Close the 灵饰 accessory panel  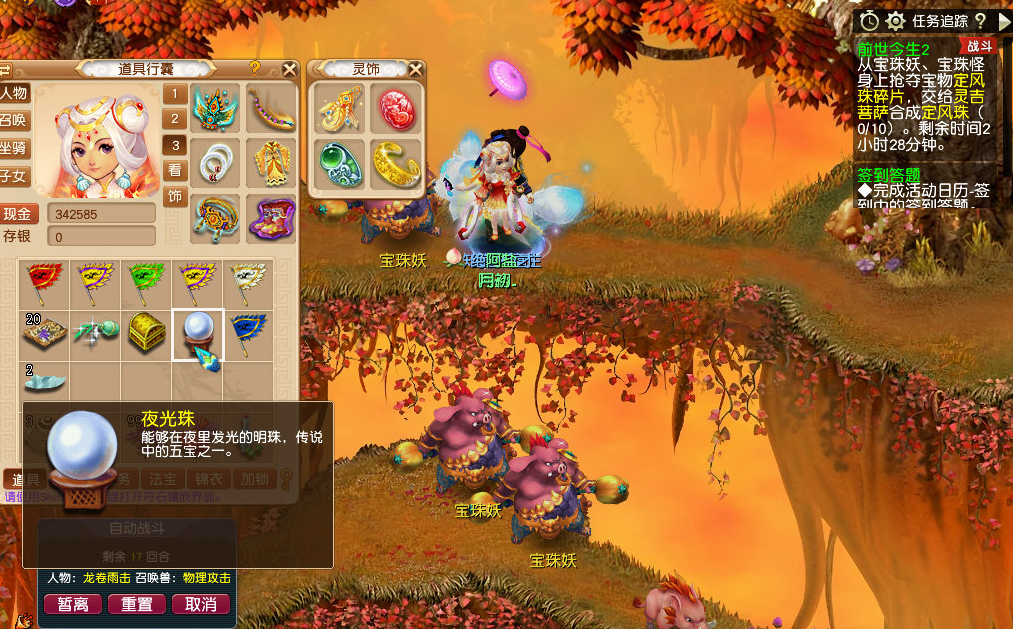[417, 69]
